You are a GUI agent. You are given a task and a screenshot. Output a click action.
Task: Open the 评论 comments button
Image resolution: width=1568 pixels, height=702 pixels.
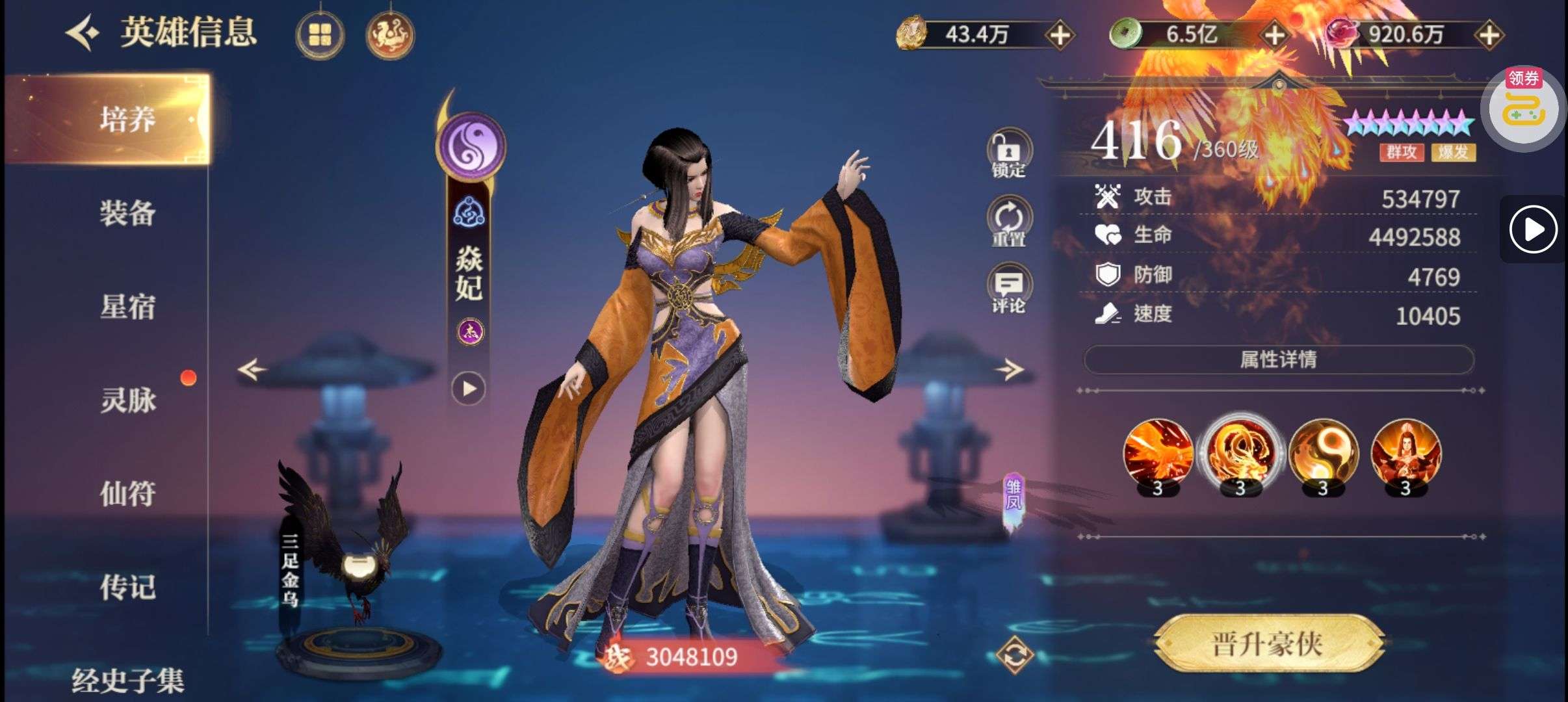(1008, 290)
